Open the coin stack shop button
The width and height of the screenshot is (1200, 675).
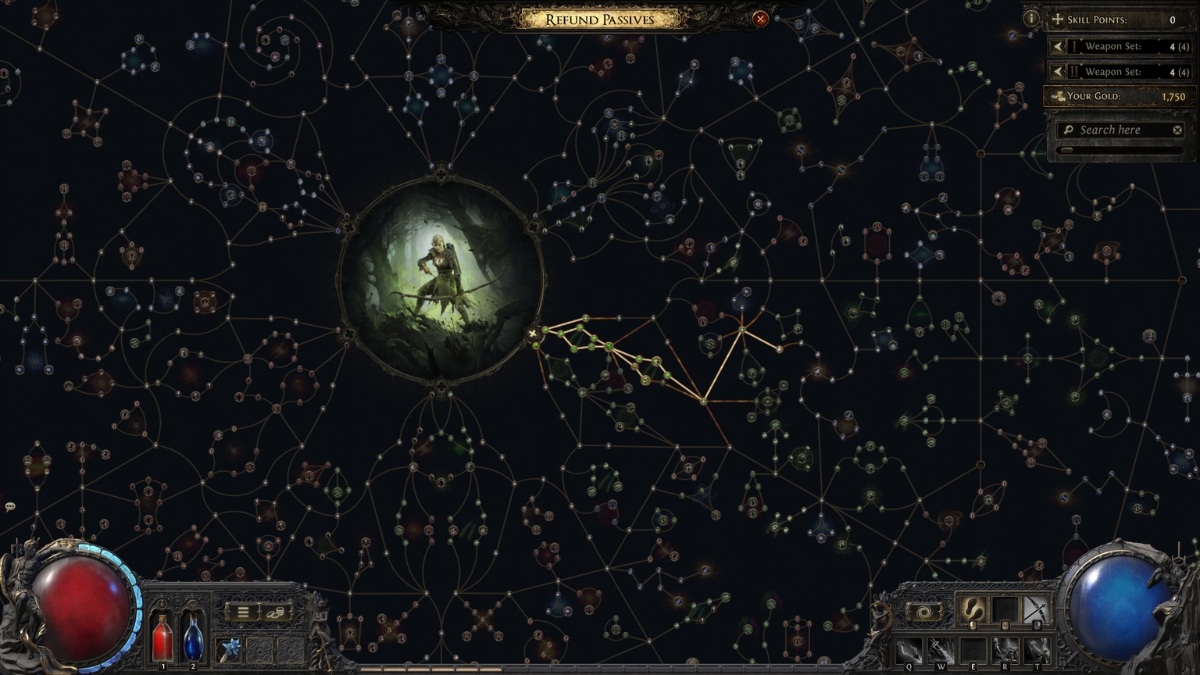pos(276,612)
